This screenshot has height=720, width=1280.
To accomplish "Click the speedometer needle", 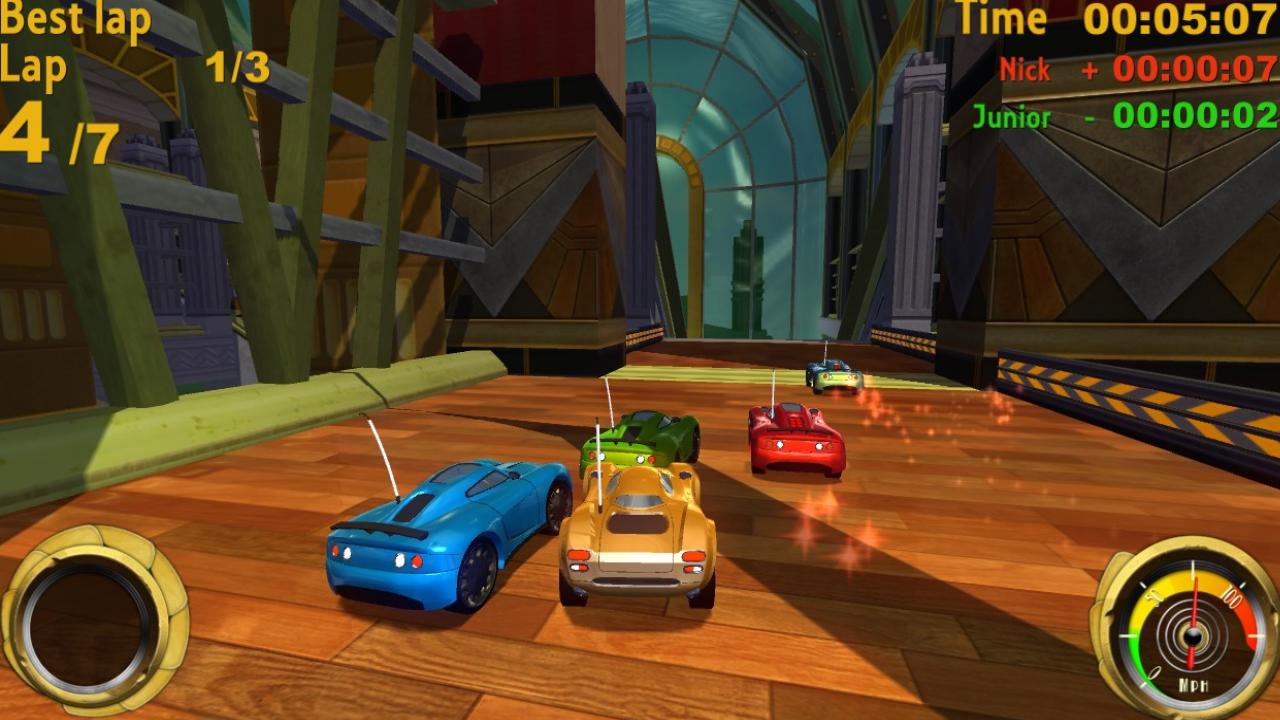I will [1195, 599].
